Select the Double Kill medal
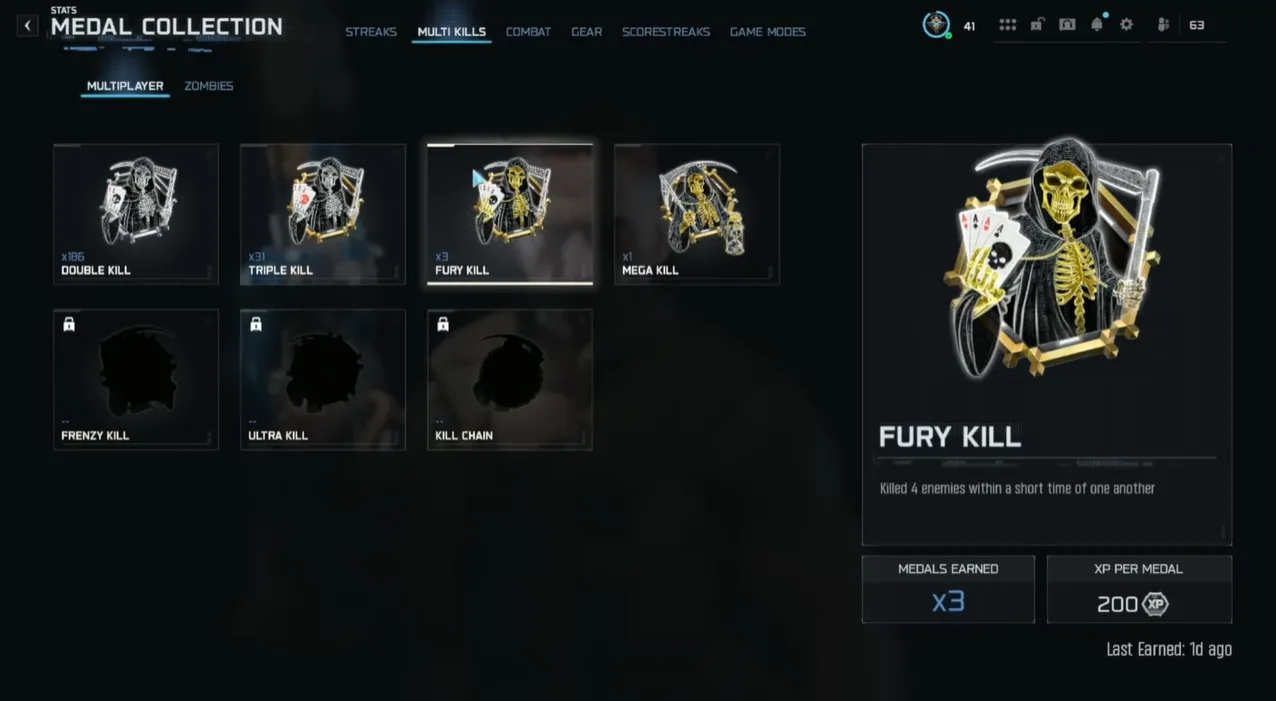1276x701 pixels. (x=136, y=214)
